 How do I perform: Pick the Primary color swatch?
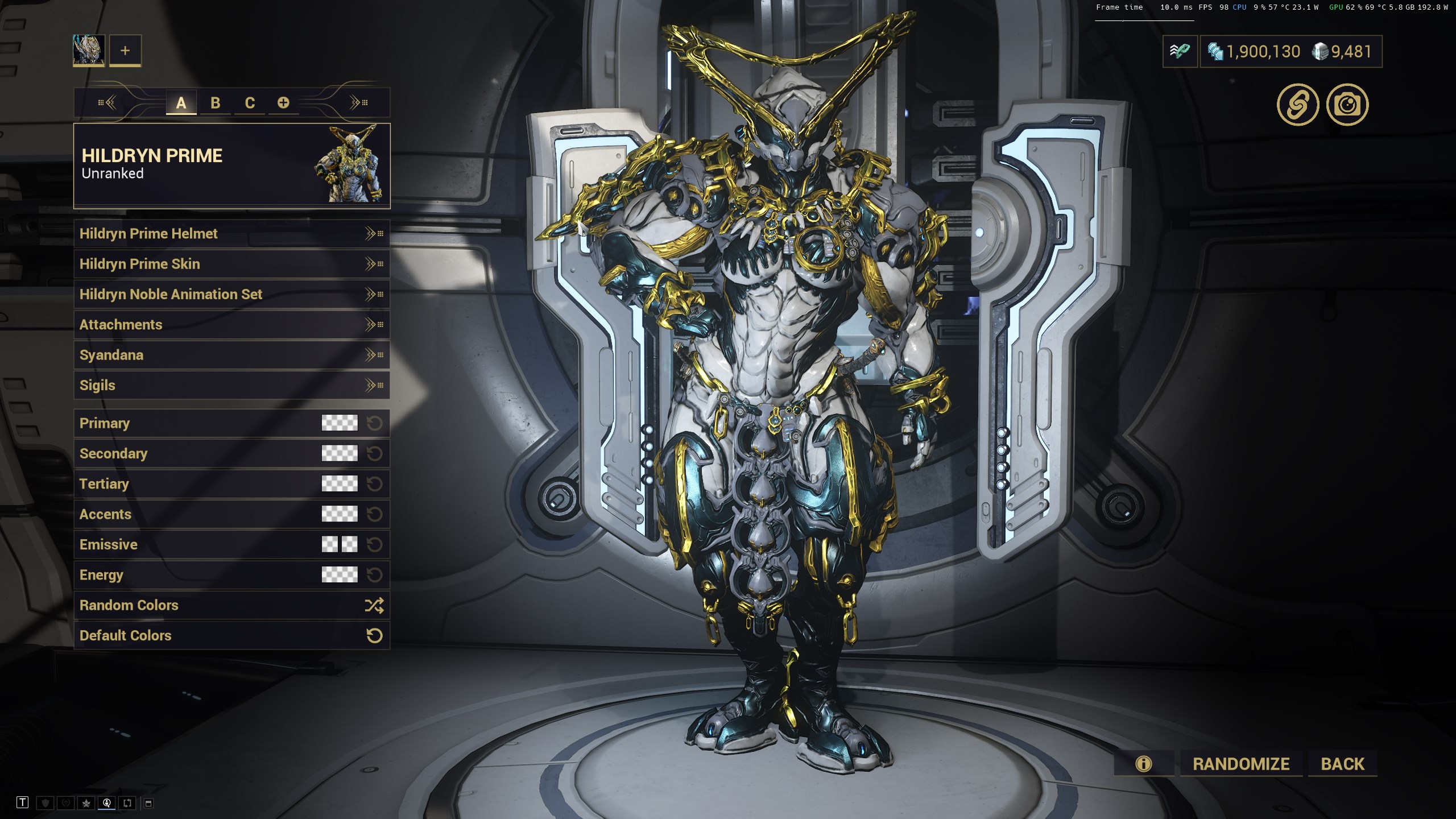(340, 423)
